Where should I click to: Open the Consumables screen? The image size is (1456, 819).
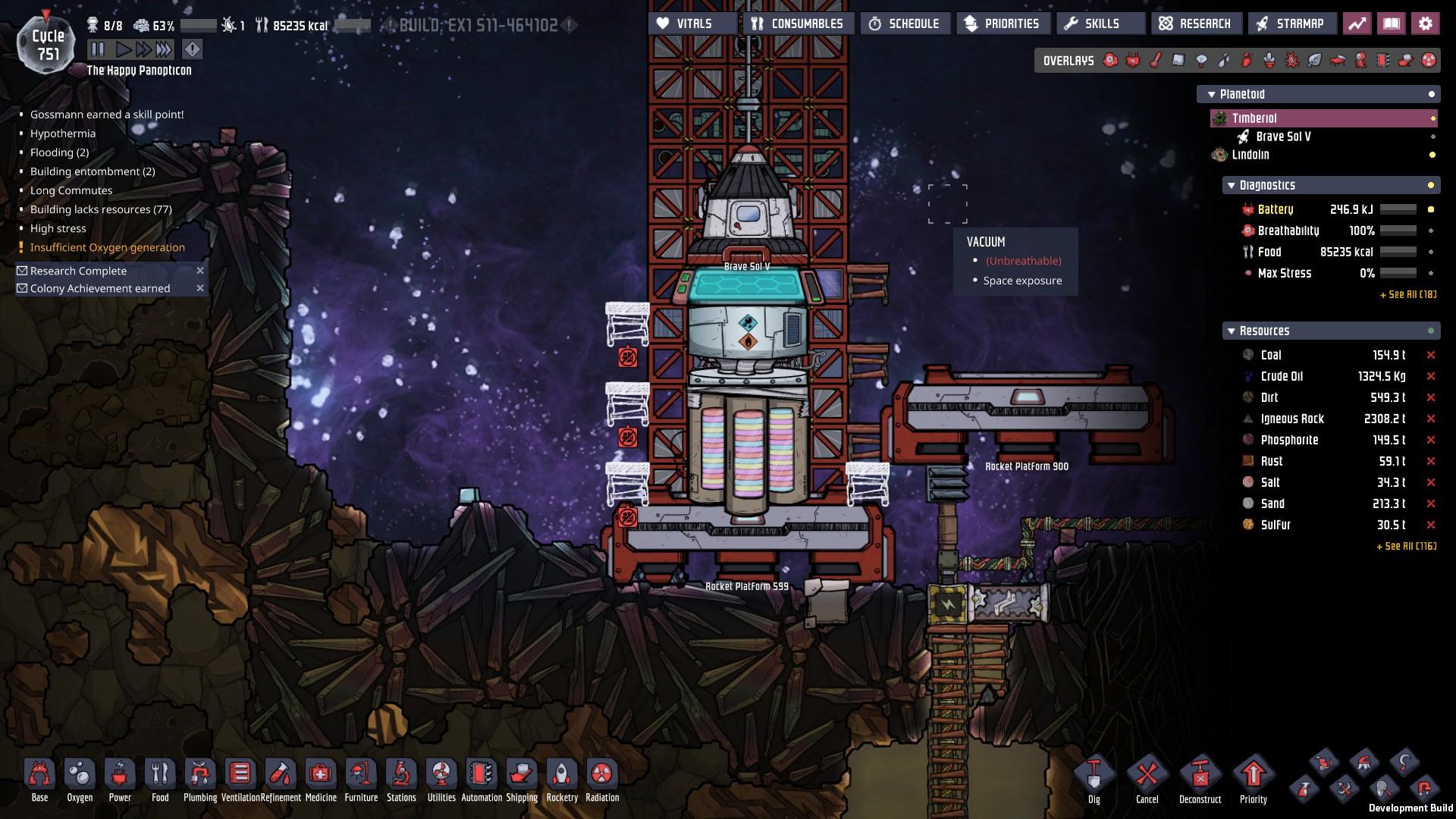tap(798, 24)
